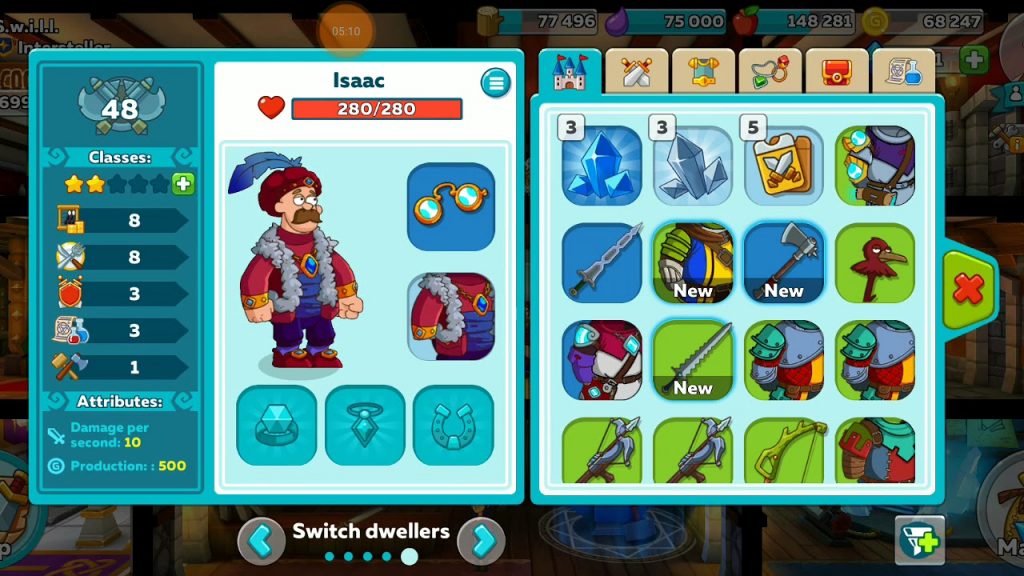The height and width of the screenshot is (576, 1024).
Task: Switch to the previous dweller
Action: click(261, 541)
